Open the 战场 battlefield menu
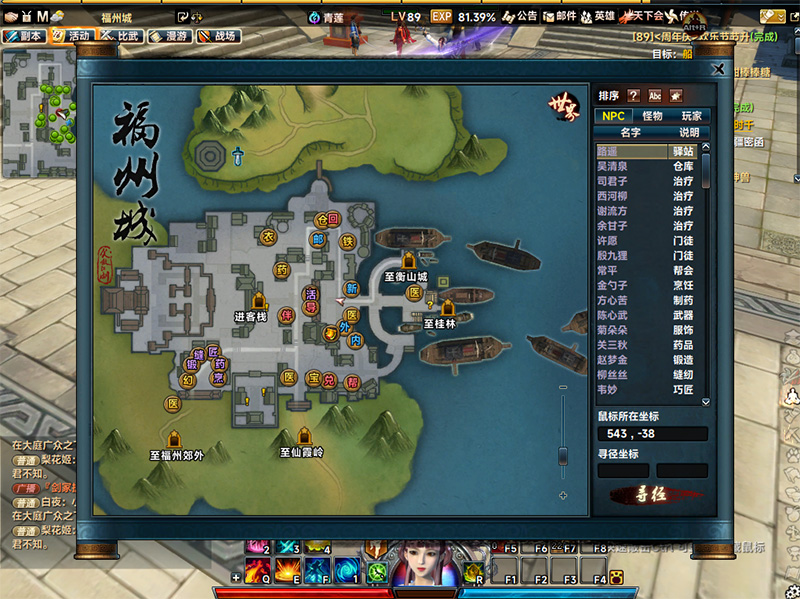The width and height of the screenshot is (800, 599). (x=218, y=35)
